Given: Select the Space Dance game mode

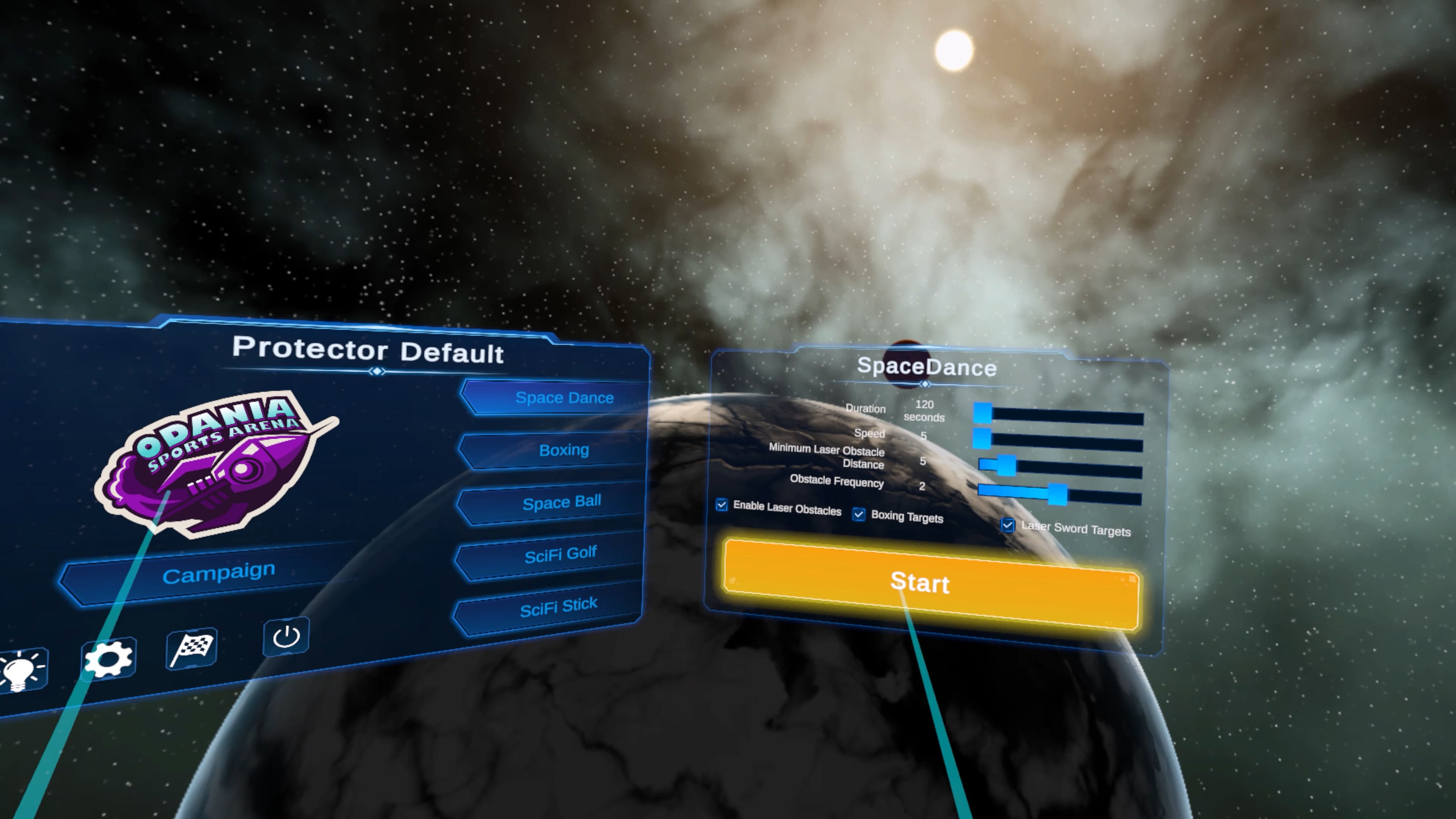Looking at the screenshot, I should (x=564, y=397).
